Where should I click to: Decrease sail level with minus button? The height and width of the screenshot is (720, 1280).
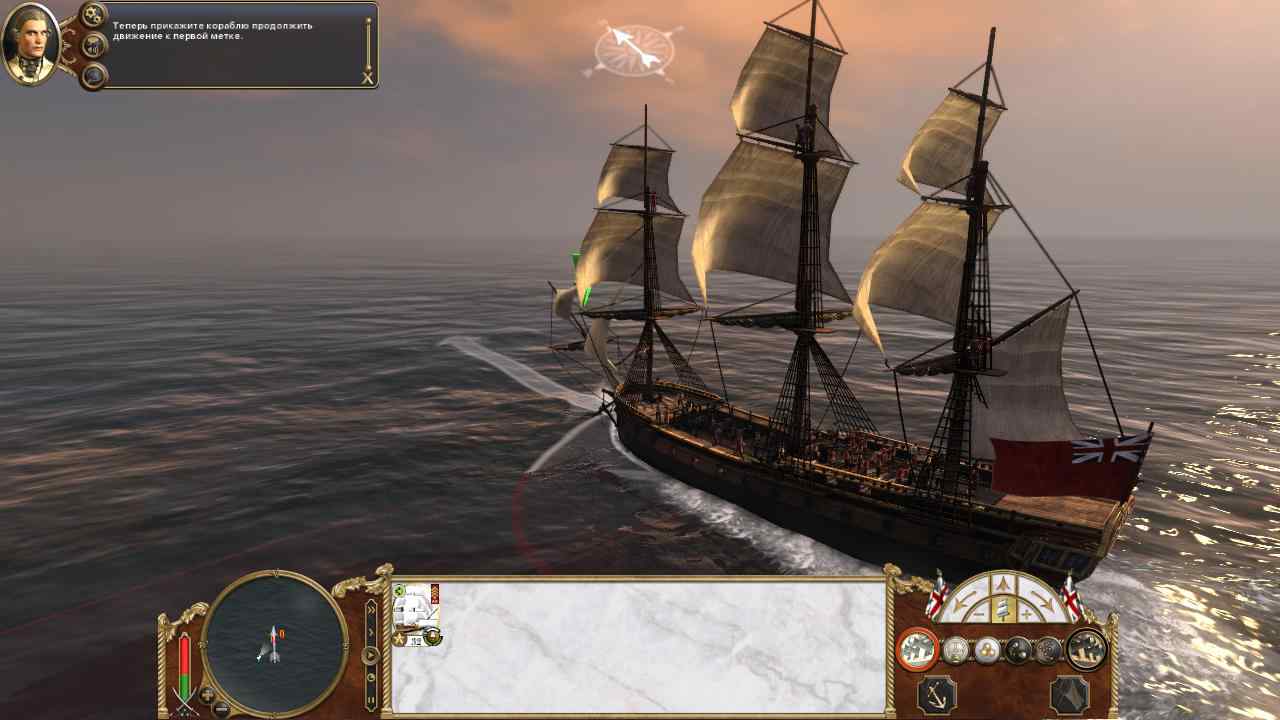tap(979, 612)
